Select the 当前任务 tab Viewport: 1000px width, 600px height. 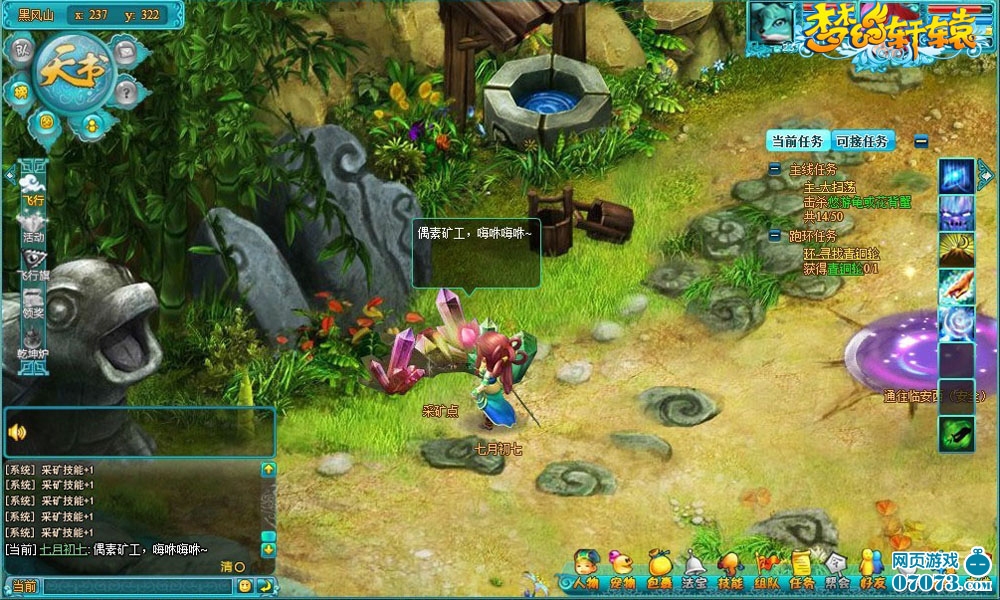tap(798, 141)
